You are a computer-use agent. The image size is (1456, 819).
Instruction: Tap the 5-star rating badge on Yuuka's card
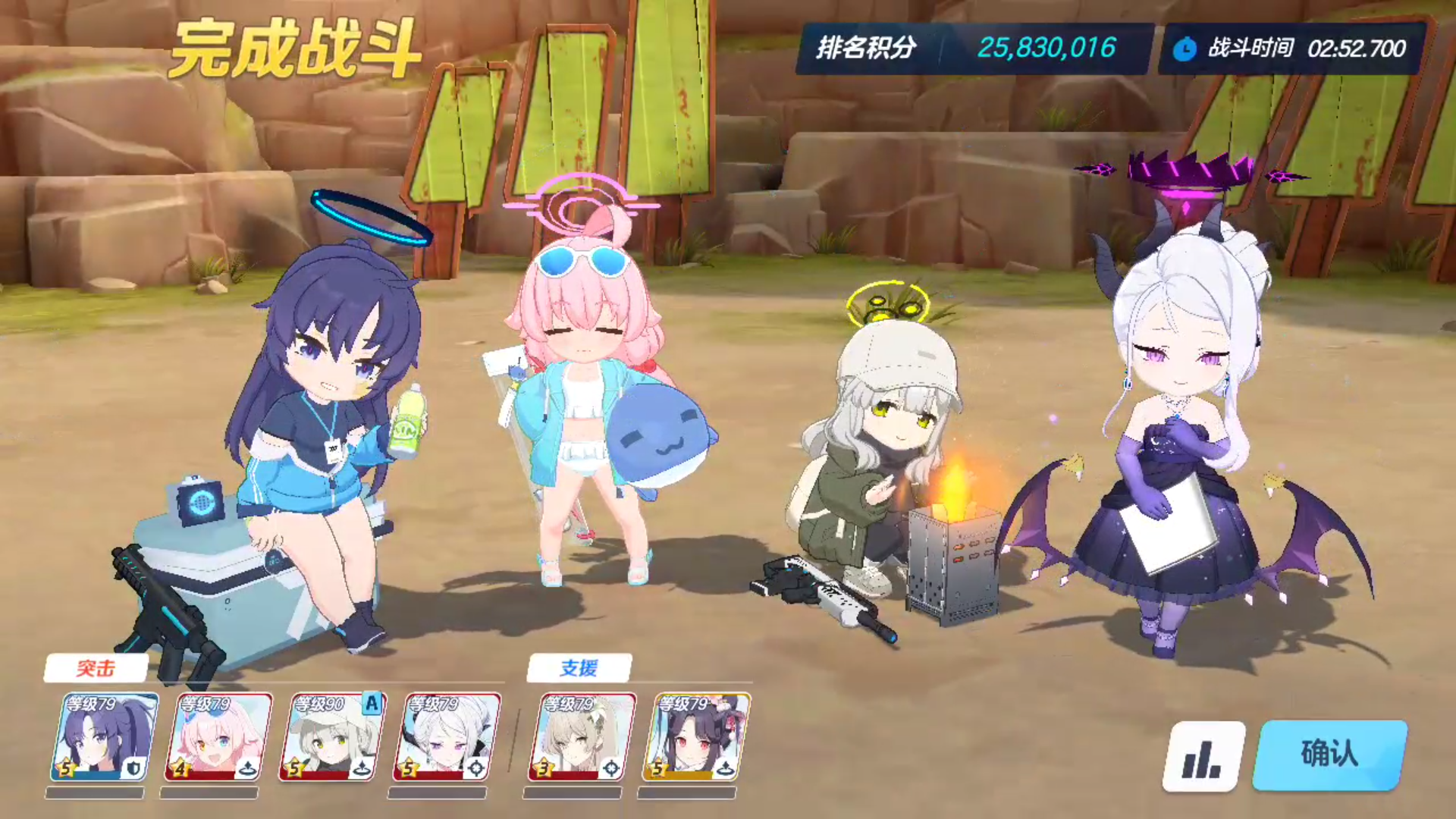pos(66,768)
